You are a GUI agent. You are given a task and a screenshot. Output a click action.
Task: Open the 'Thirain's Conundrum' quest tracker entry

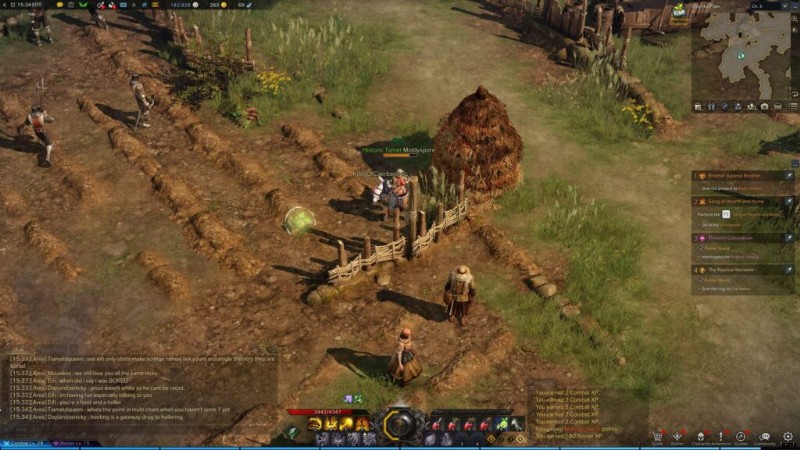(x=740, y=239)
